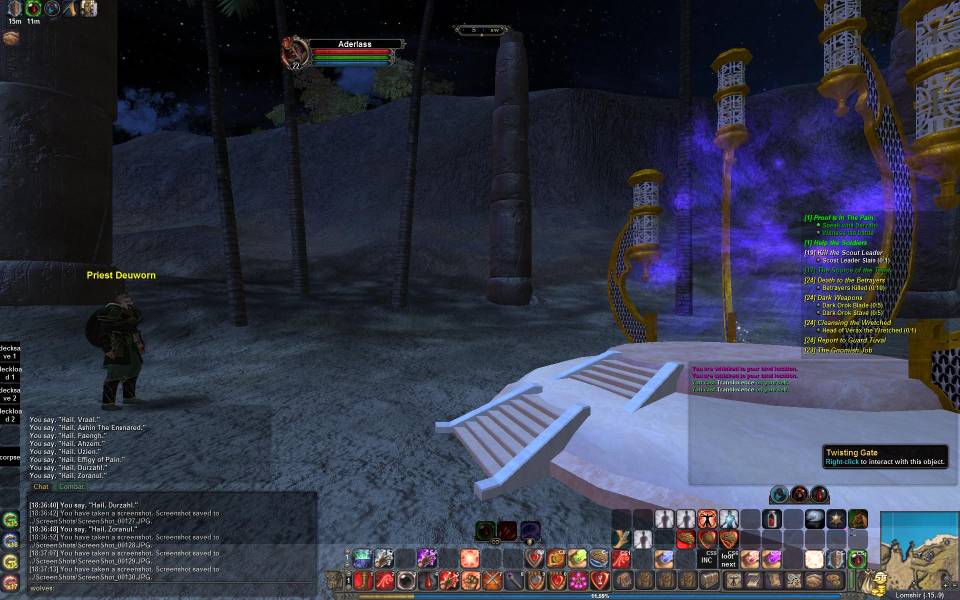Open the Kill the Scout Leader quest
The height and width of the screenshot is (600, 960).
(x=847, y=252)
